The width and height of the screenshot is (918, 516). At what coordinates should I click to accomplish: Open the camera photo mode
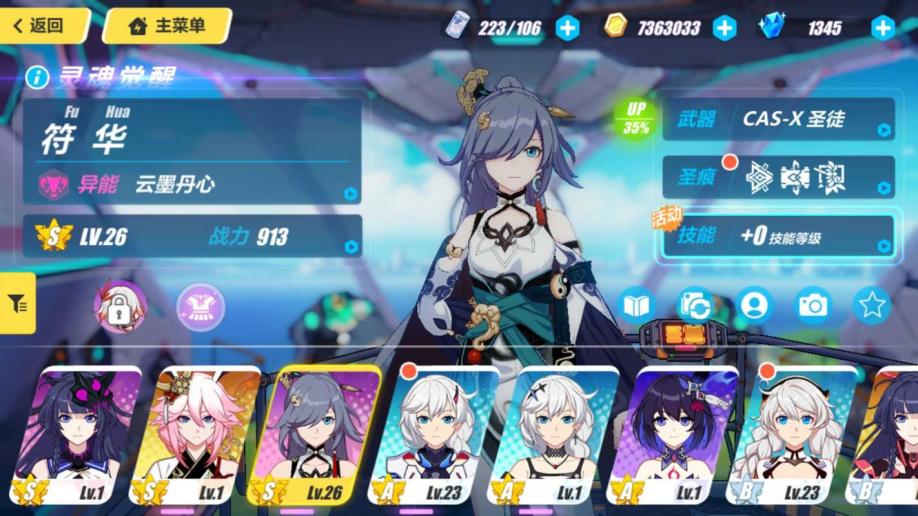pos(813,305)
